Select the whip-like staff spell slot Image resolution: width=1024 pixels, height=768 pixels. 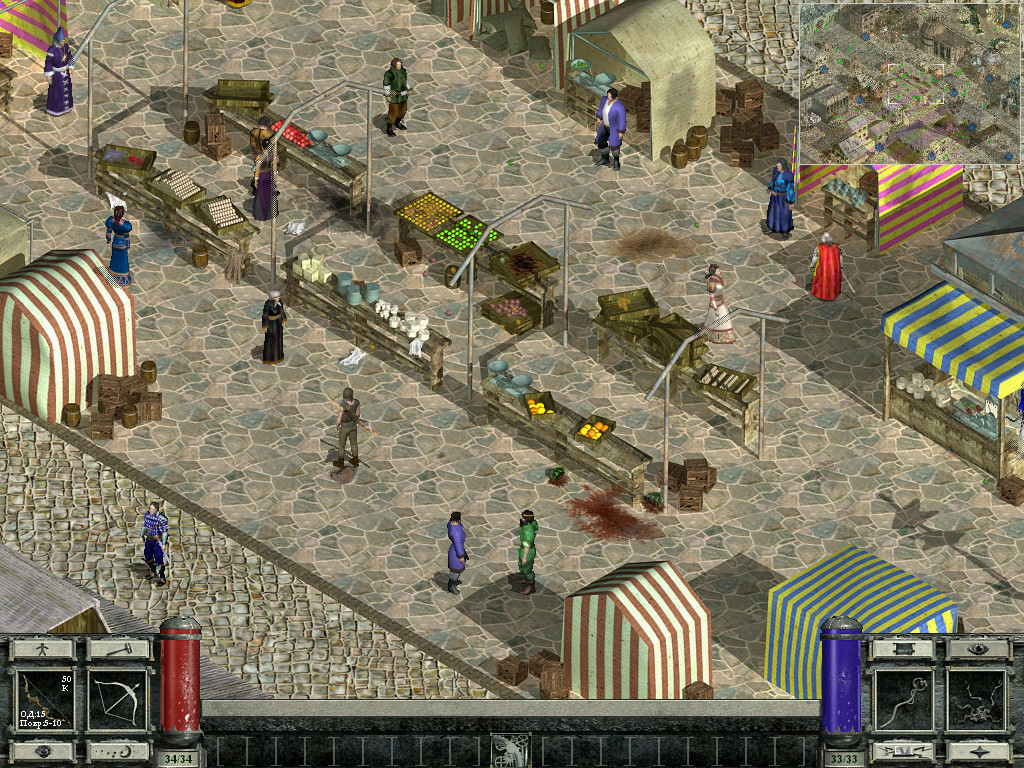pos(904,700)
